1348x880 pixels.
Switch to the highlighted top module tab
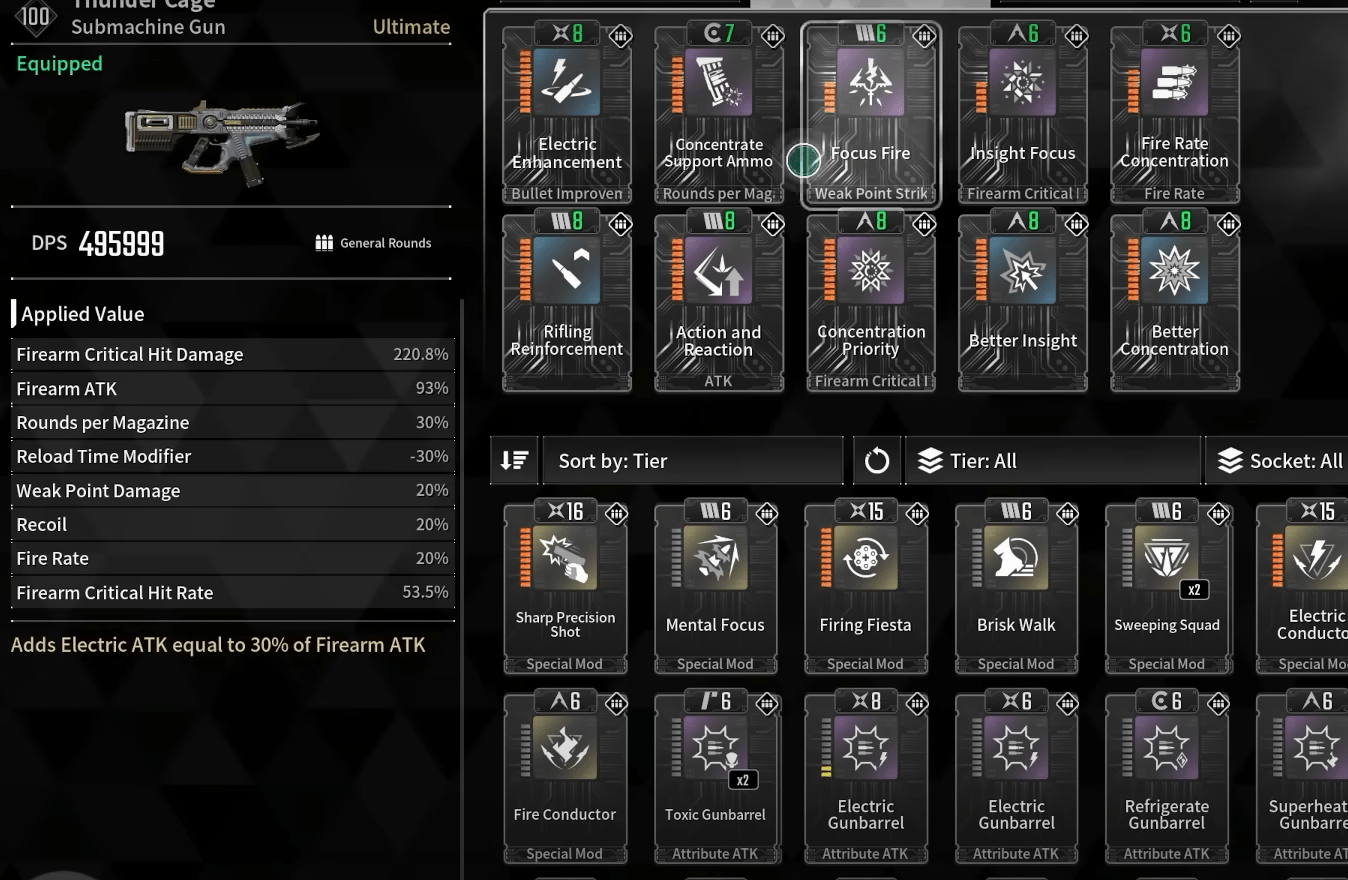point(869,3)
